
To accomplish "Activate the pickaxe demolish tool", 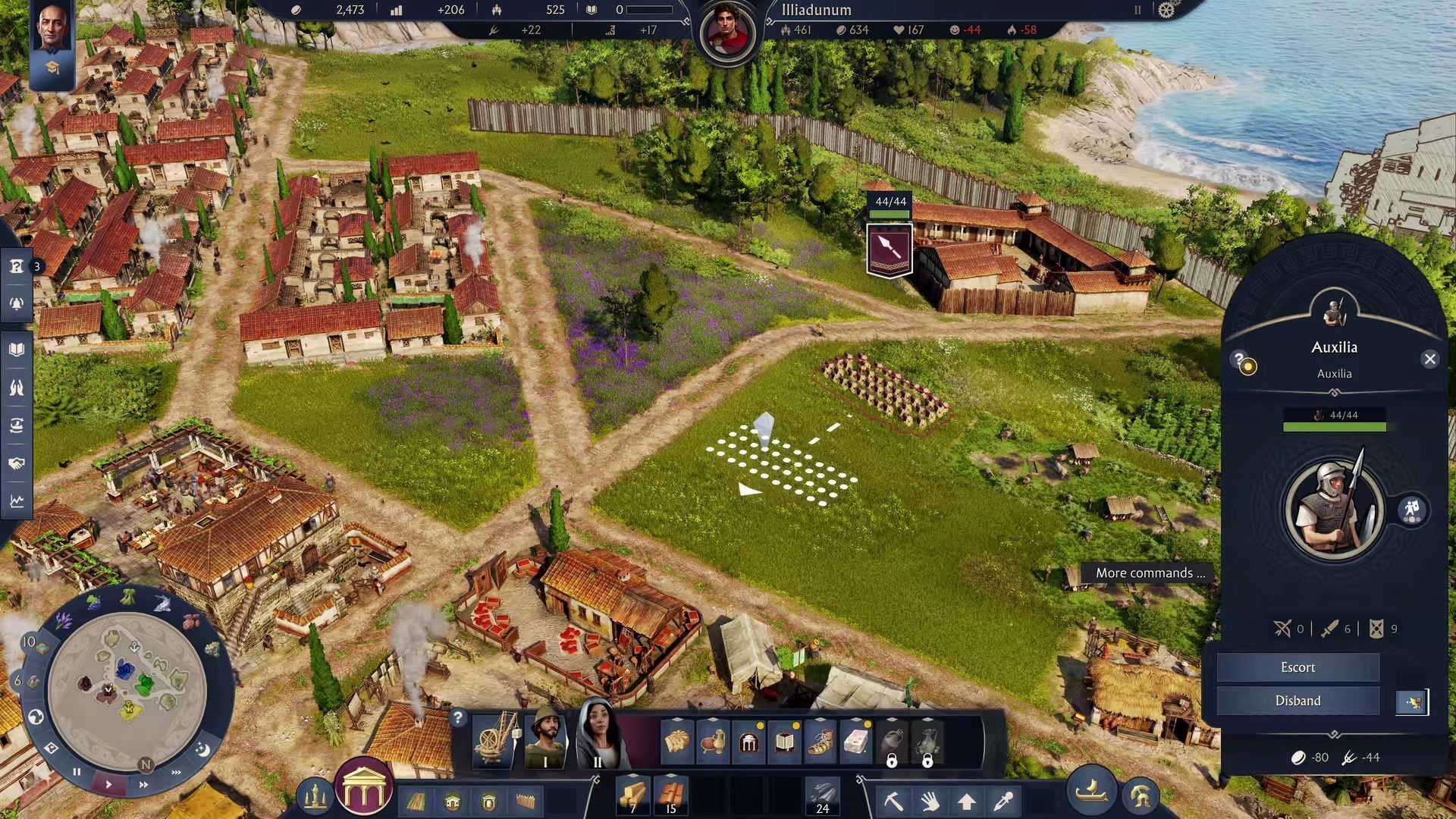I will (x=893, y=800).
